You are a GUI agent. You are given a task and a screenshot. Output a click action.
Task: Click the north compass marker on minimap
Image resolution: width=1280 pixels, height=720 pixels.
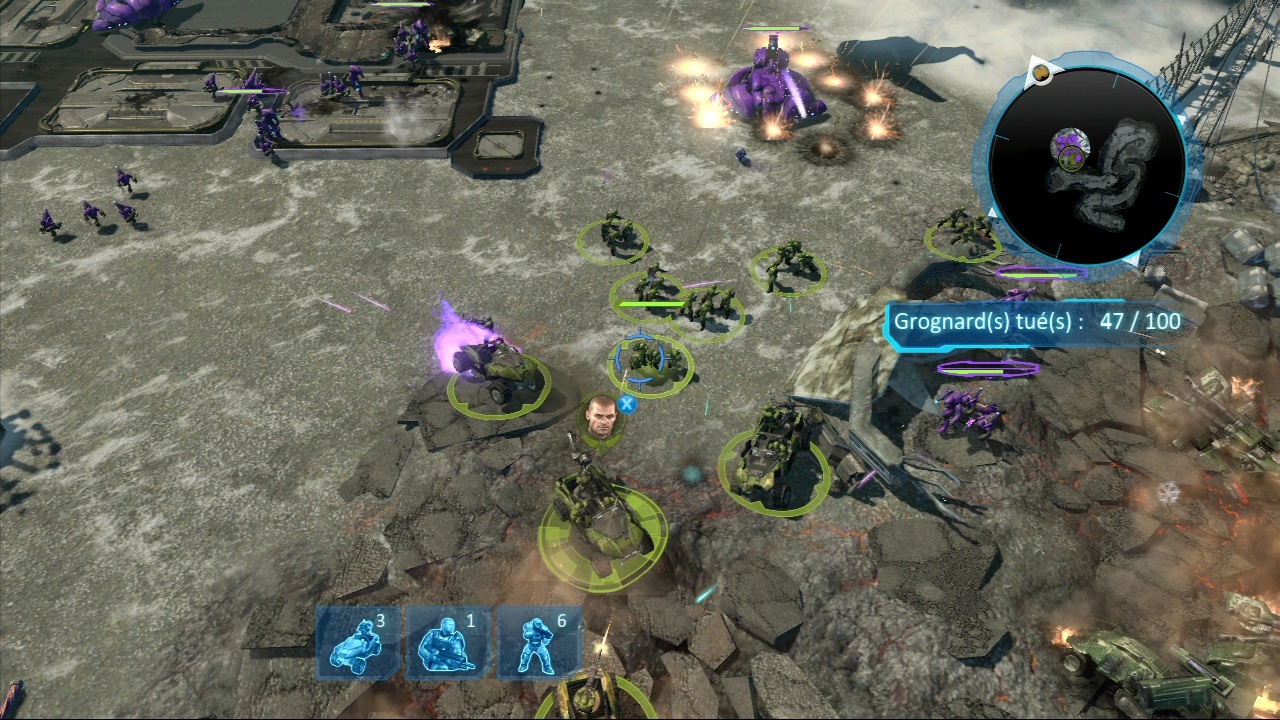(x=1041, y=71)
